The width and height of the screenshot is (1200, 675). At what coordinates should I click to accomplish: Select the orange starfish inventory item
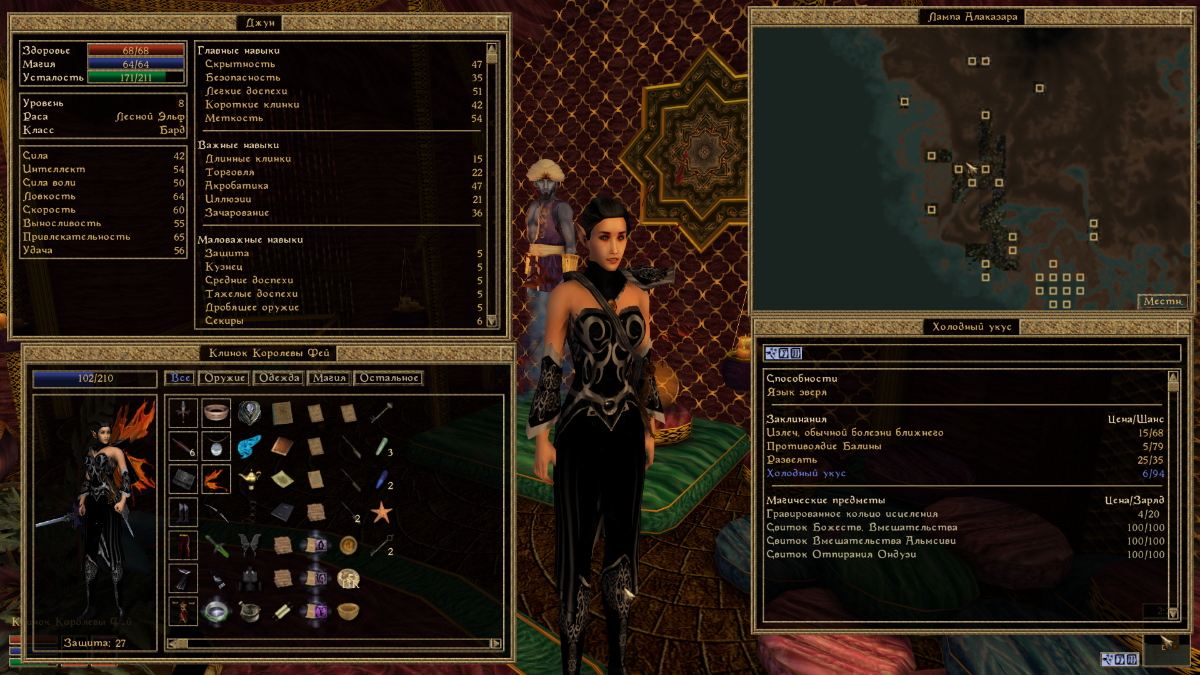(x=381, y=512)
